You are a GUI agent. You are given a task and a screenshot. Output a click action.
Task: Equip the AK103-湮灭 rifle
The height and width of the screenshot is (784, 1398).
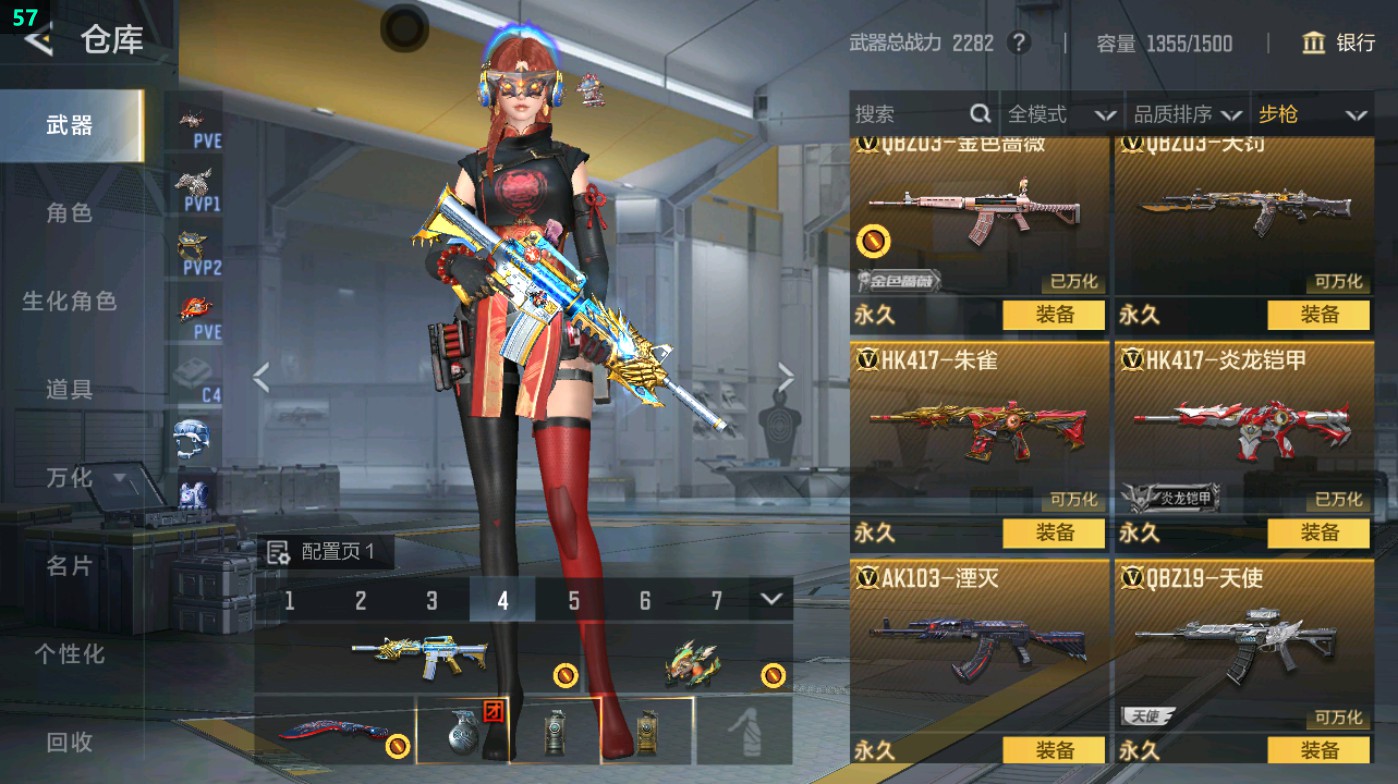click(x=1054, y=750)
